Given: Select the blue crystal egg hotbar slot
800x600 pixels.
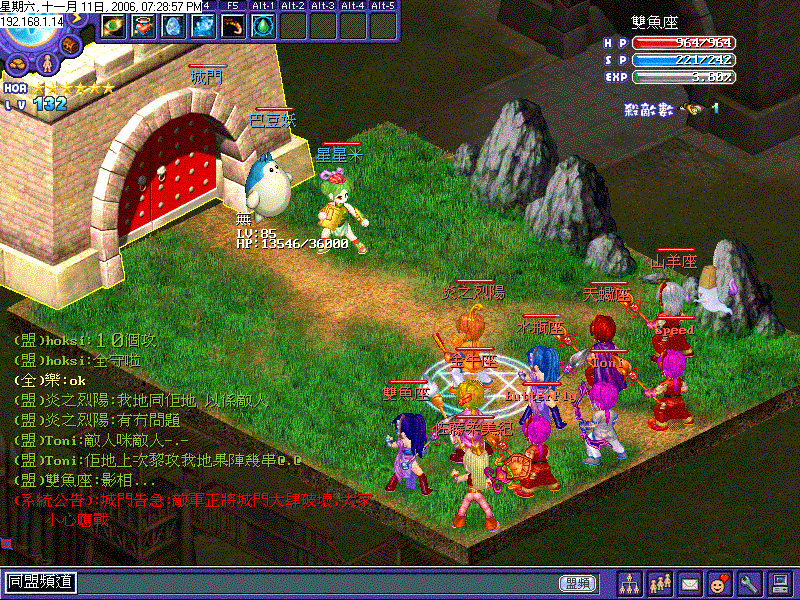Looking at the screenshot, I should [174, 26].
